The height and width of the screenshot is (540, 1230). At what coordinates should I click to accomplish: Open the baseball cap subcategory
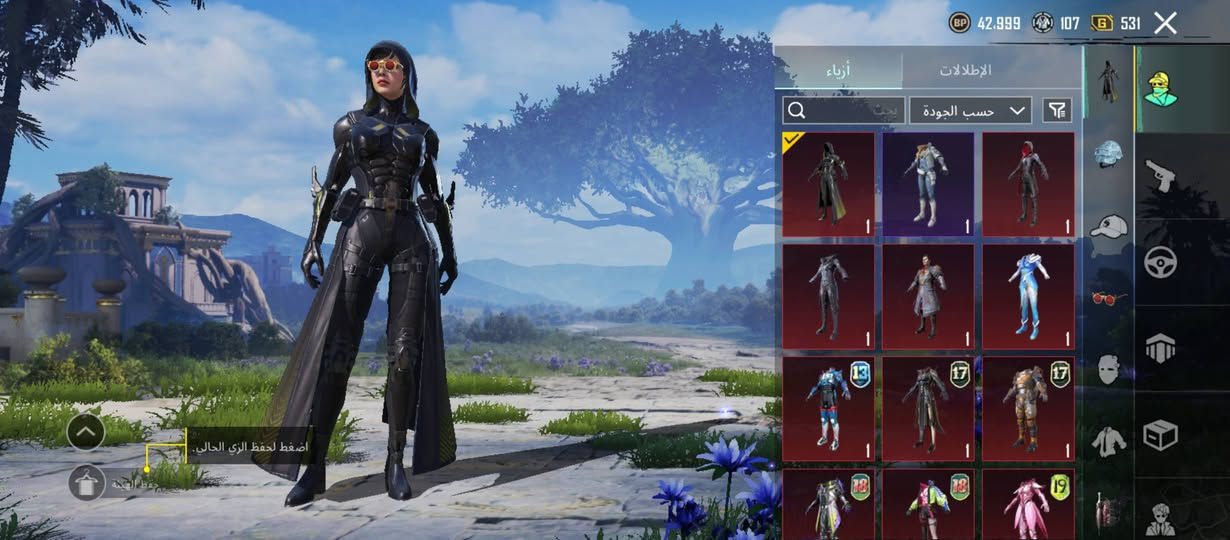[x=1108, y=226]
